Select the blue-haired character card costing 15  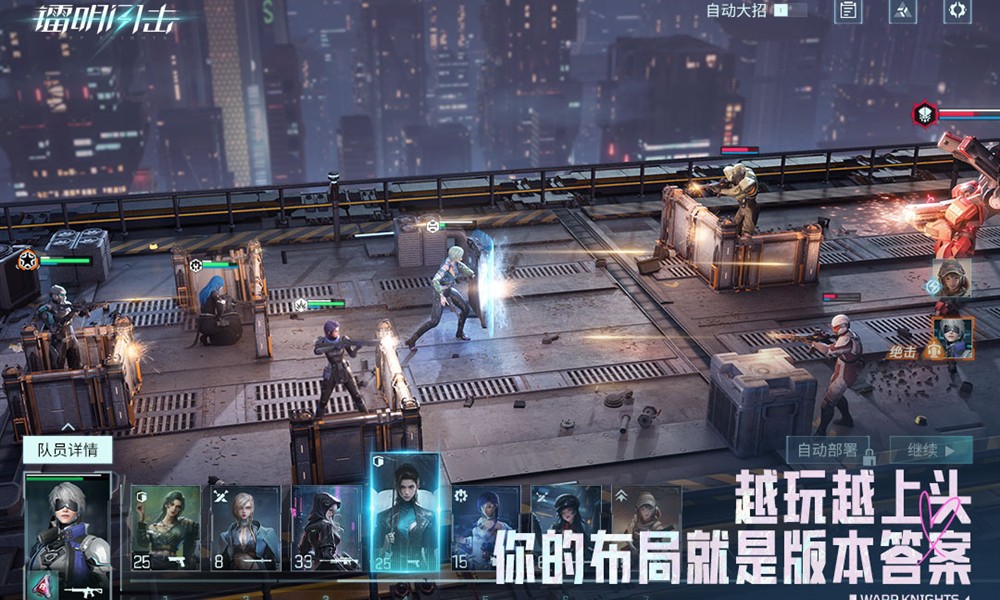pos(486,528)
